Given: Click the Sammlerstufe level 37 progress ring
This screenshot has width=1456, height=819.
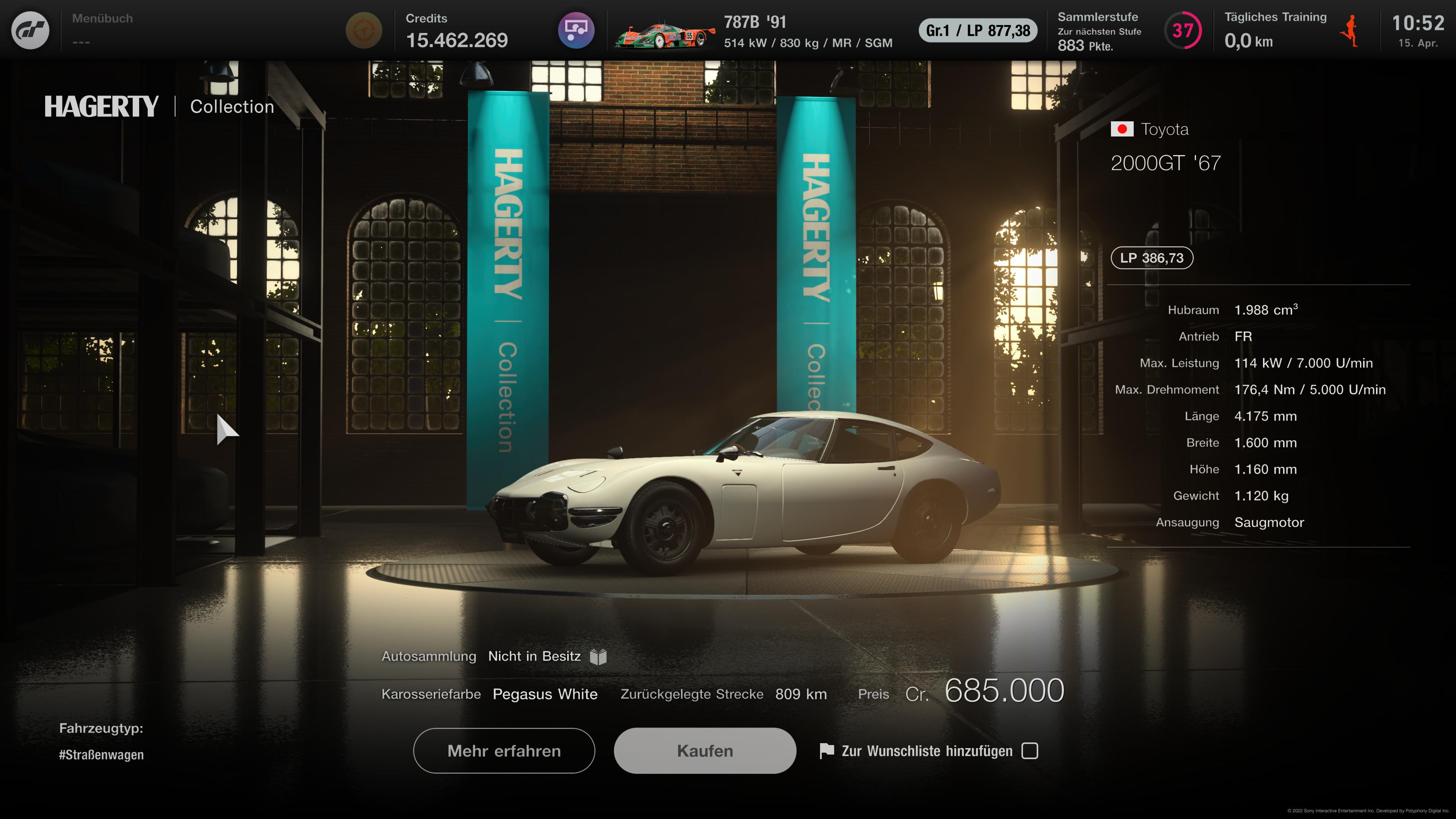Looking at the screenshot, I should 1184,31.
